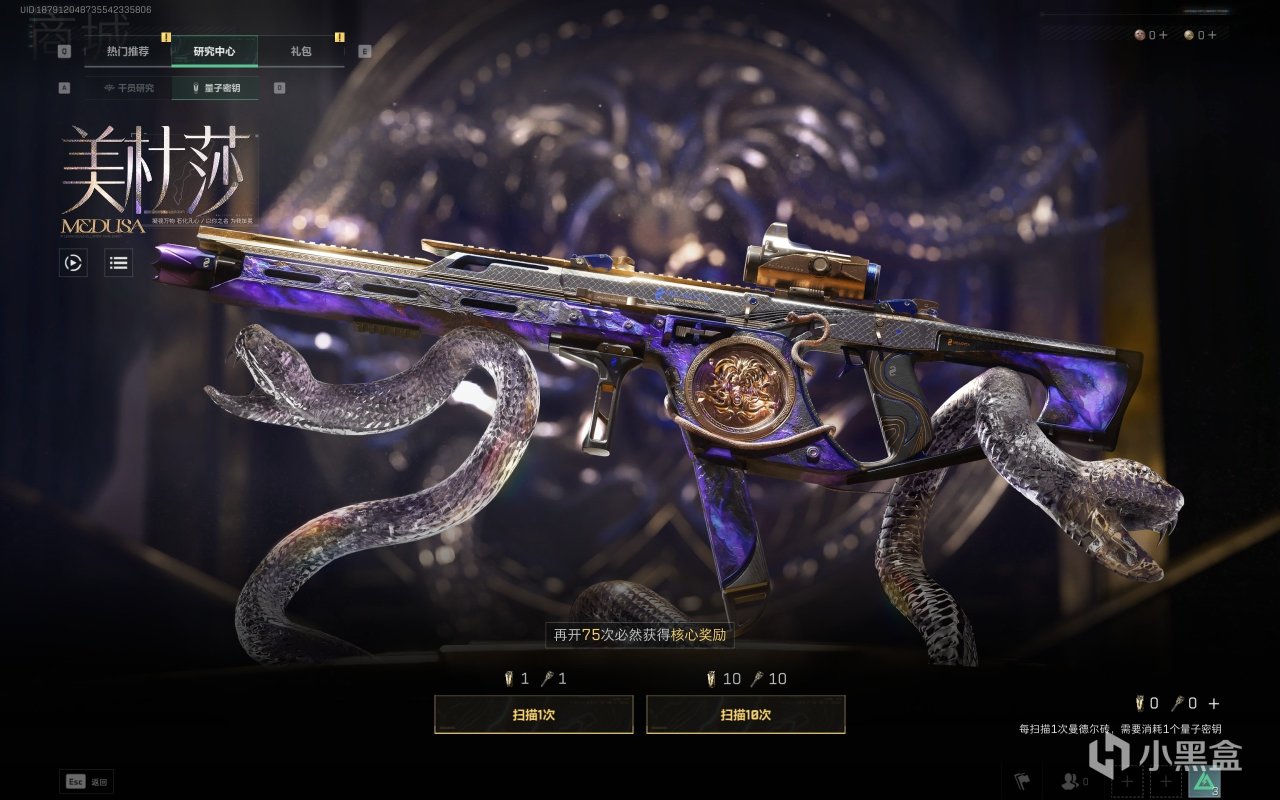The width and height of the screenshot is (1280, 800).
Task: Open the 礼包 tab
Action: pyautogui.click(x=301, y=51)
